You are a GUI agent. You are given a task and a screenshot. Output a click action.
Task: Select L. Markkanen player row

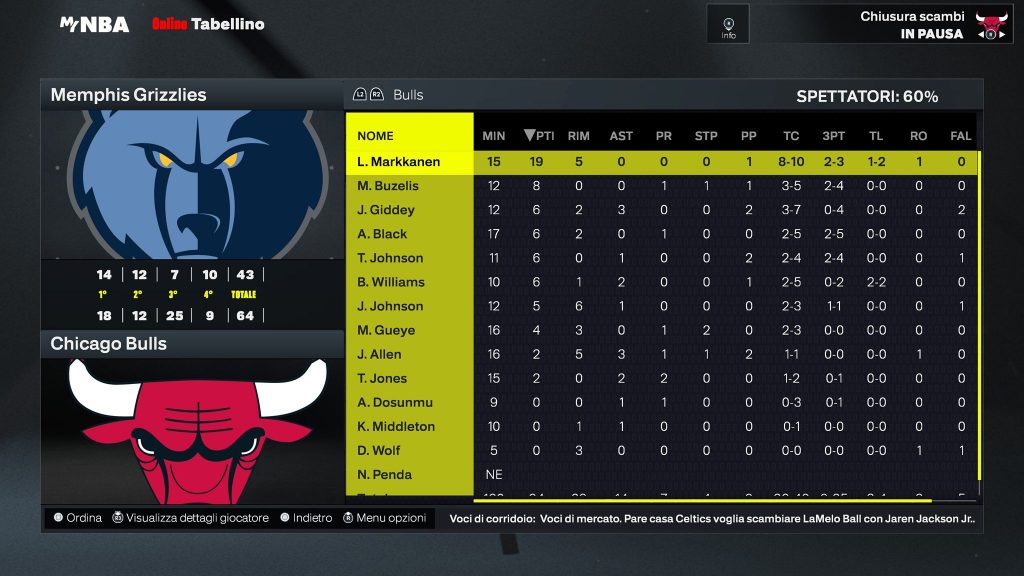point(398,162)
